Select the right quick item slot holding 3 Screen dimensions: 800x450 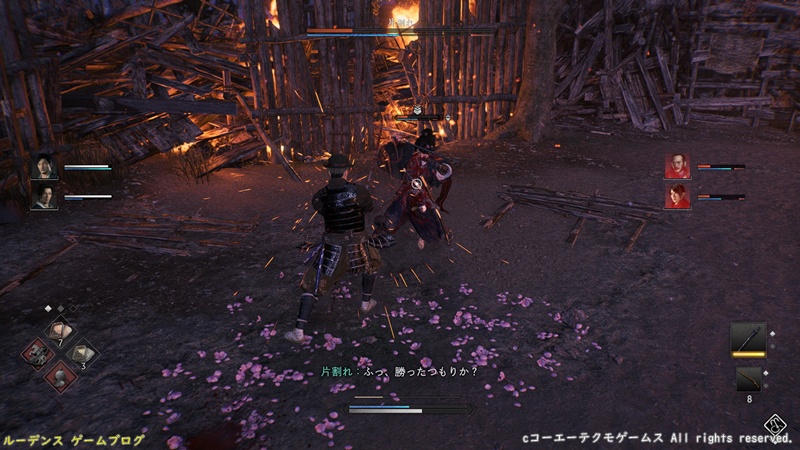(x=81, y=352)
